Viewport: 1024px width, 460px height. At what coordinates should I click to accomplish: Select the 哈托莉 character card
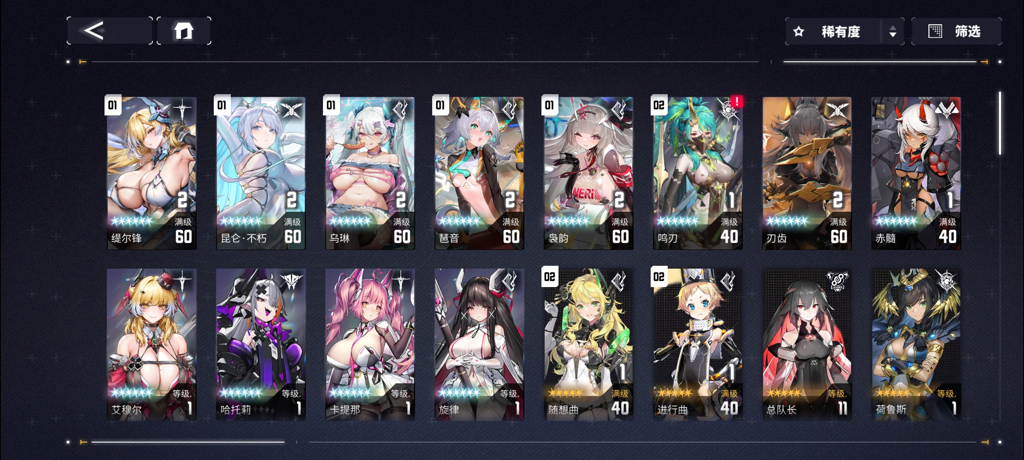(x=260, y=343)
